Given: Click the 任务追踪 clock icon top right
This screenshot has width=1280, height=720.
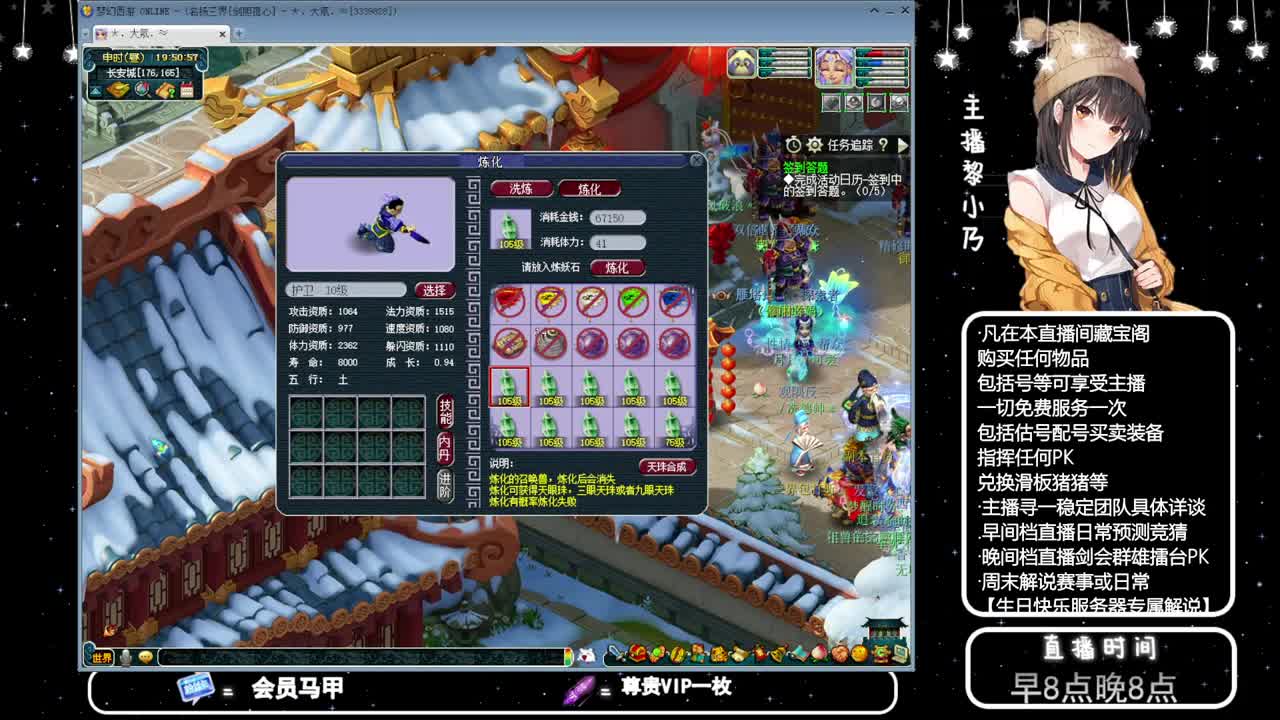Looking at the screenshot, I should [793, 144].
